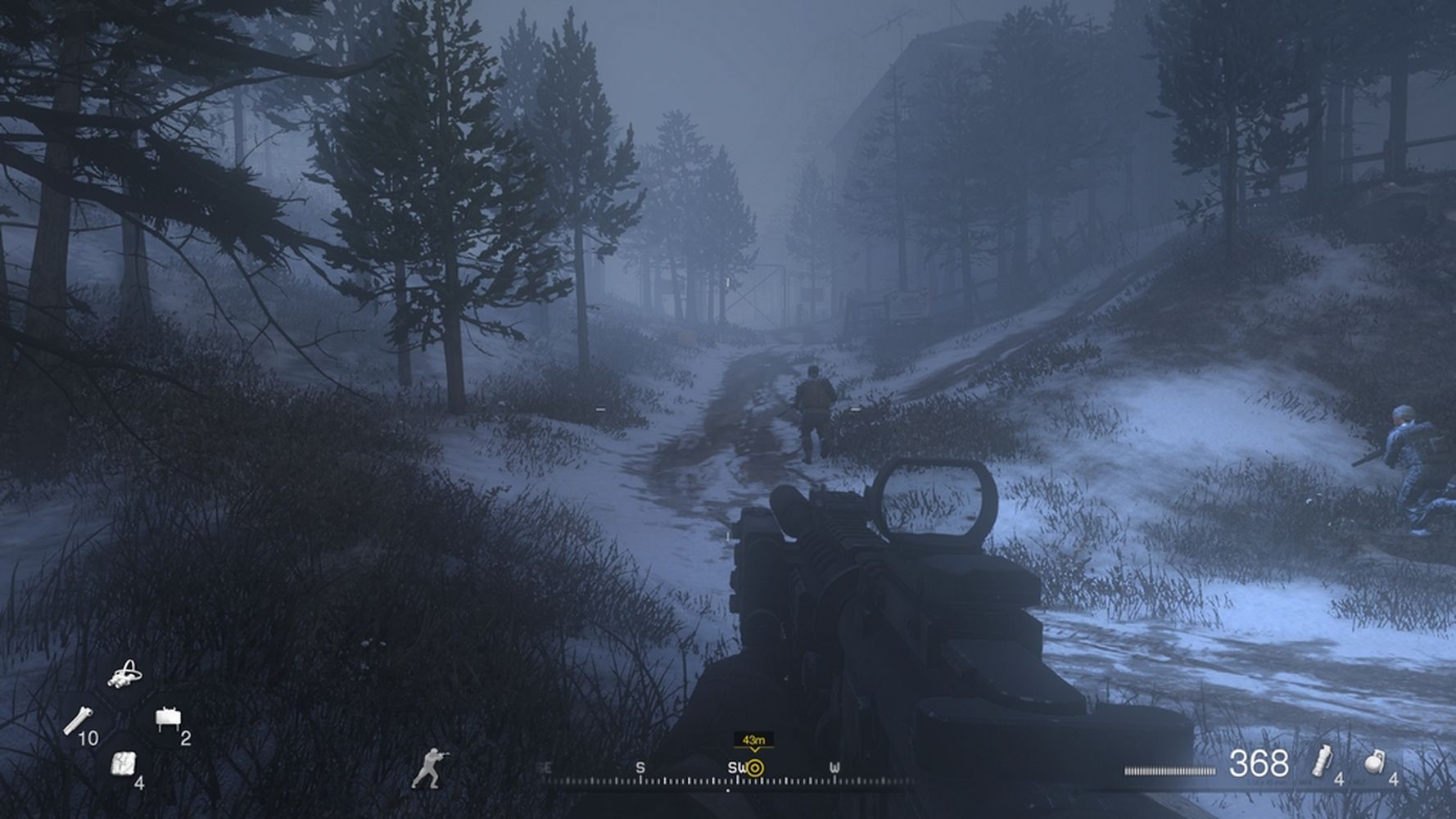Click the yellow objective marker on compass
The height and width of the screenshot is (819, 1456).
(x=755, y=768)
